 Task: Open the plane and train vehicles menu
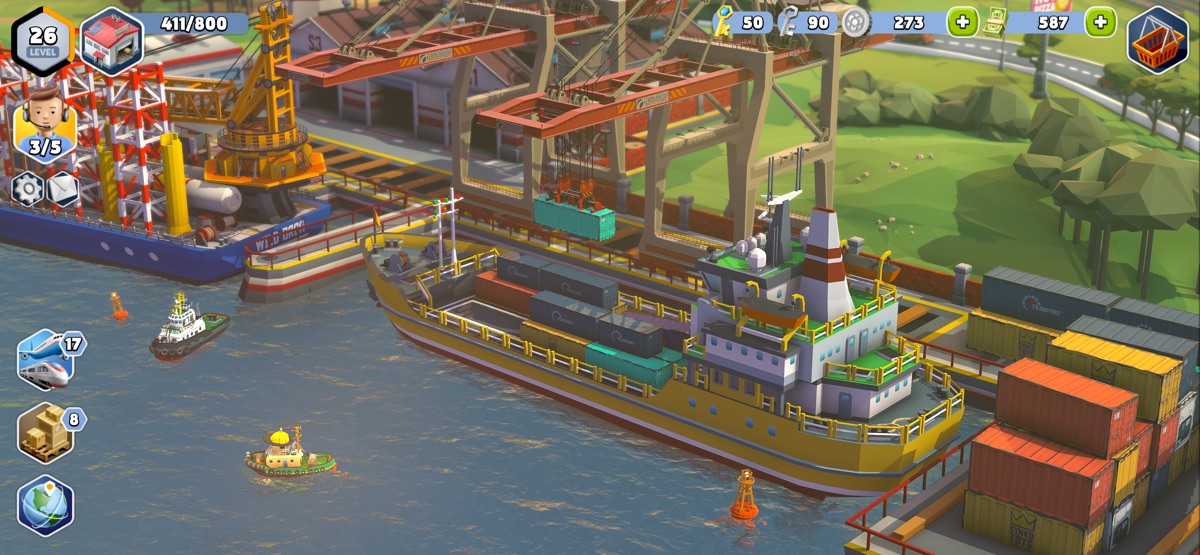pos(44,359)
